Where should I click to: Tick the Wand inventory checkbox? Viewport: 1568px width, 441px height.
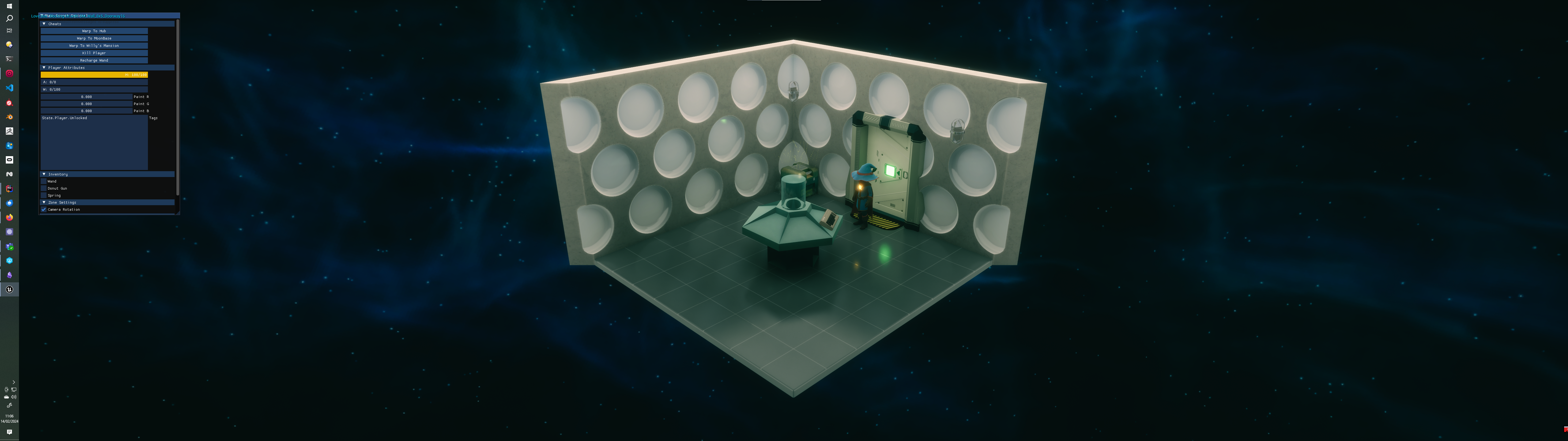[44, 182]
